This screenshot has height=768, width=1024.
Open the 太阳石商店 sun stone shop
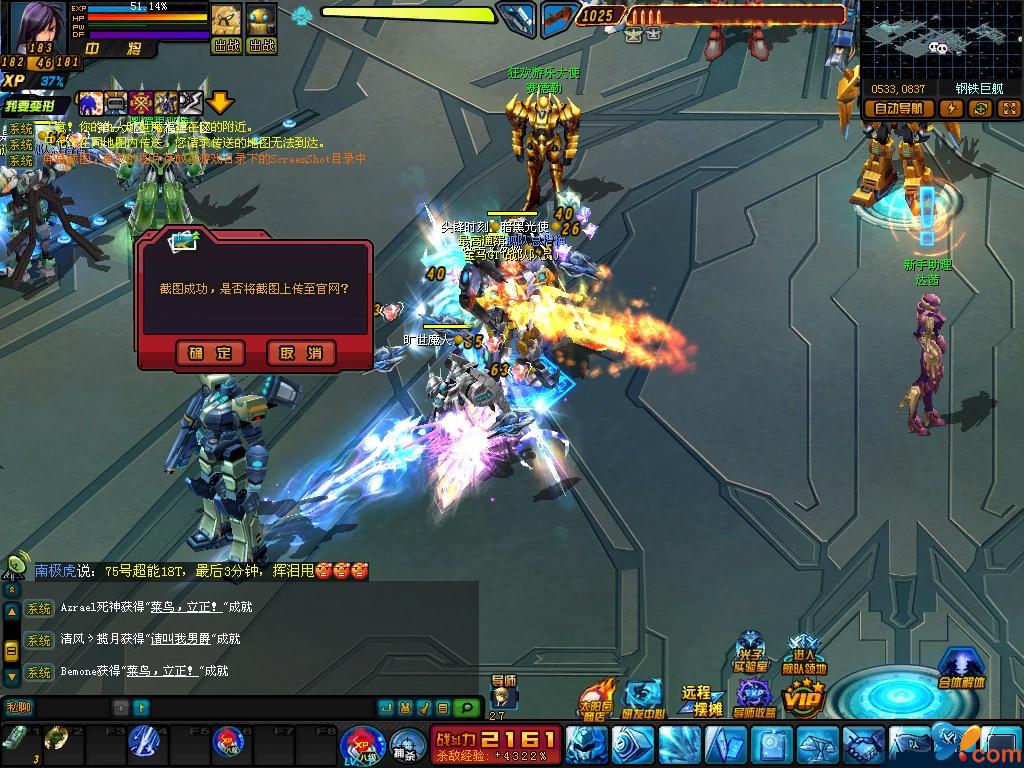coord(597,698)
